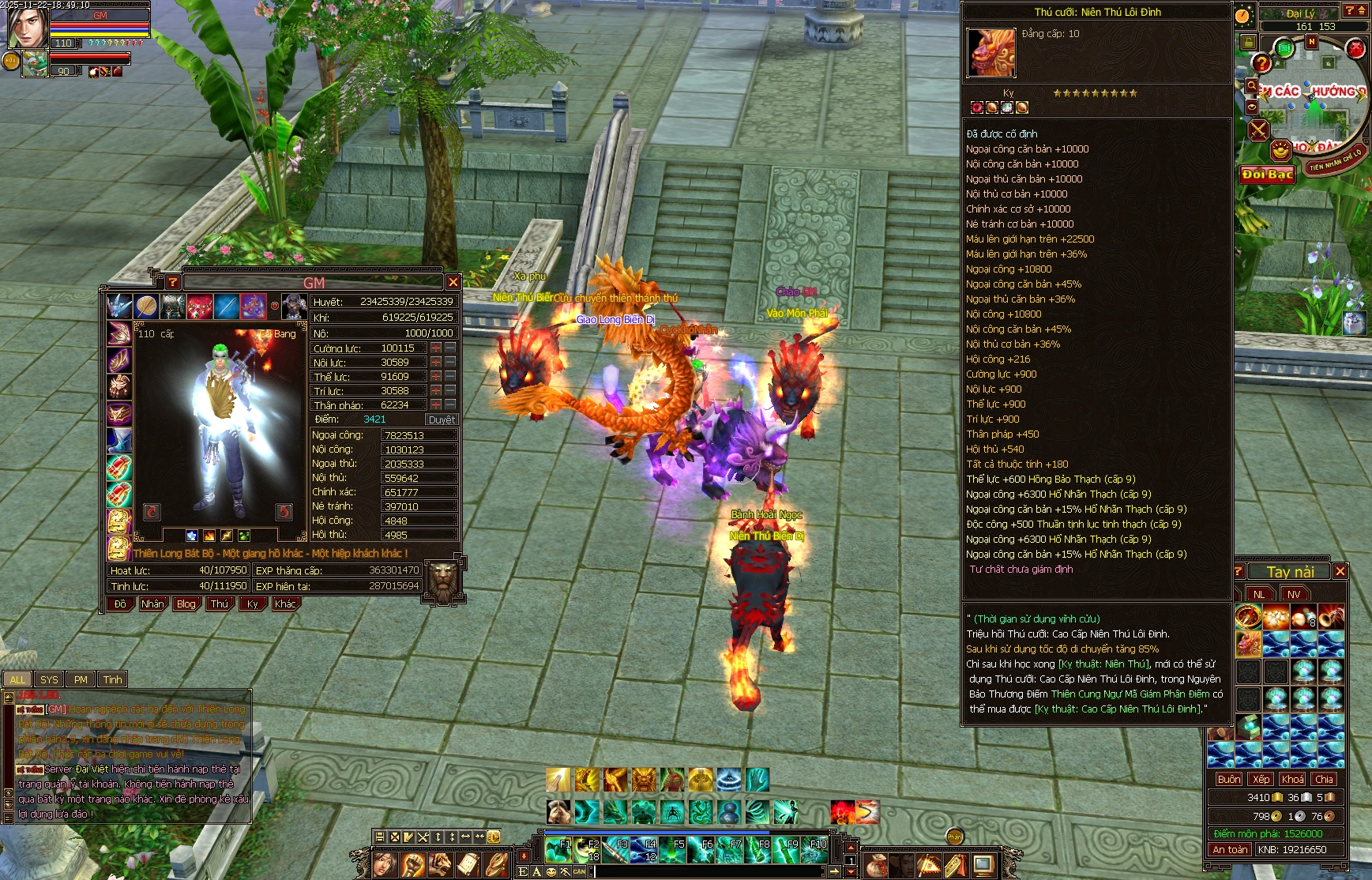Viewport: 1372px width, 880px height.
Task: Select the compass item in inventory
Action: (x=1248, y=615)
